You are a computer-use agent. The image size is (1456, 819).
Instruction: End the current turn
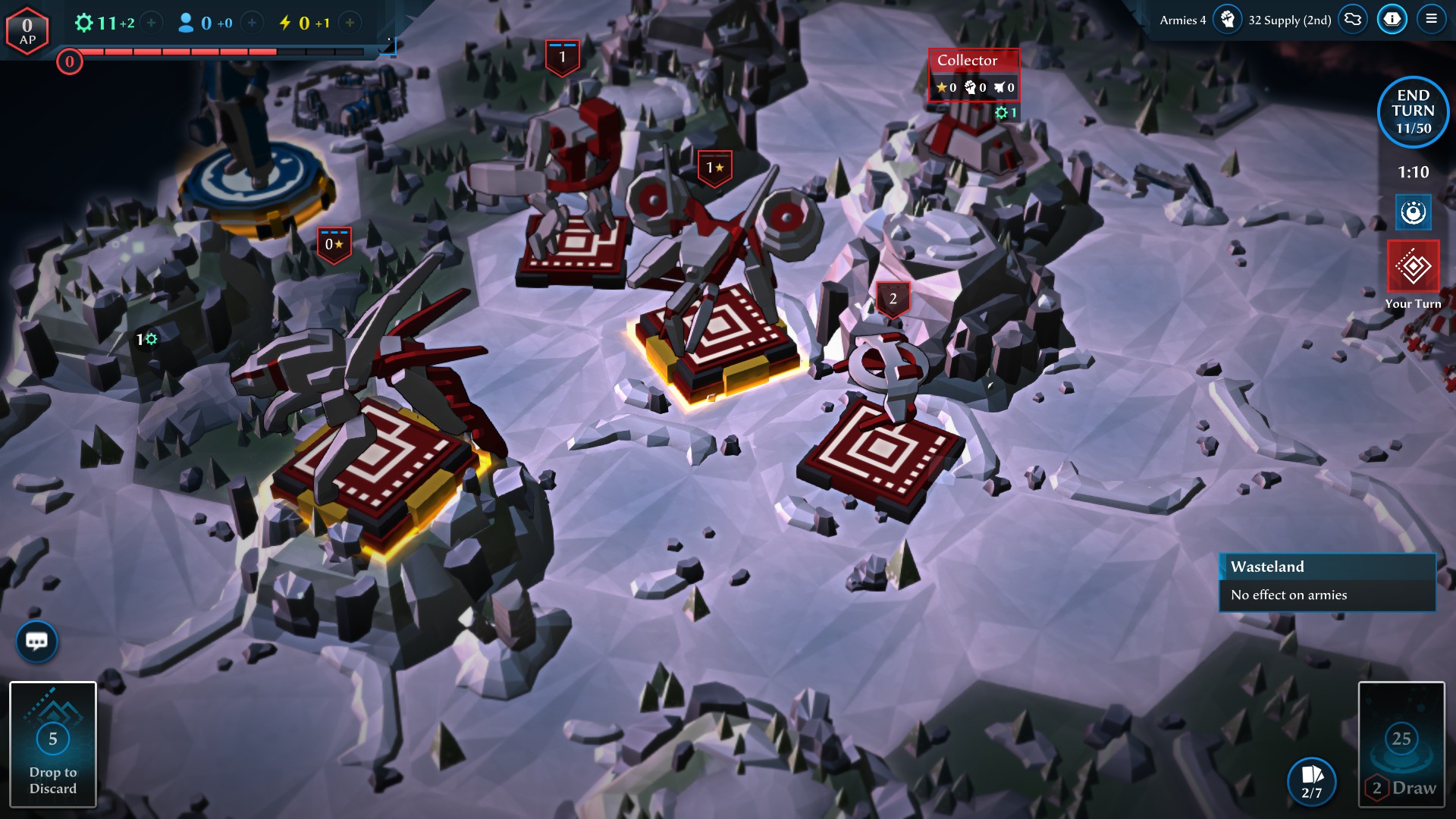(x=1413, y=111)
